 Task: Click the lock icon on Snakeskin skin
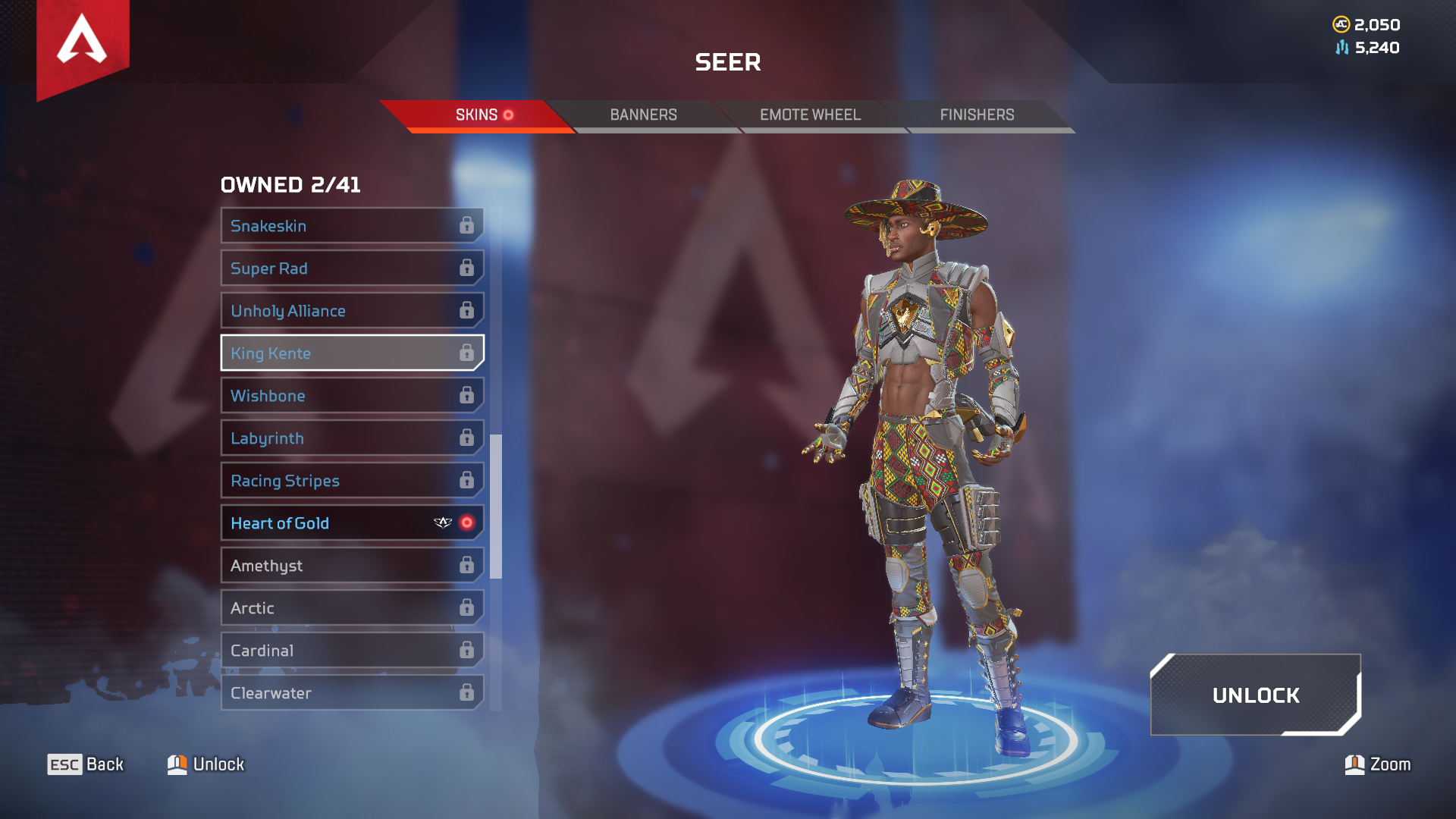click(x=468, y=225)
